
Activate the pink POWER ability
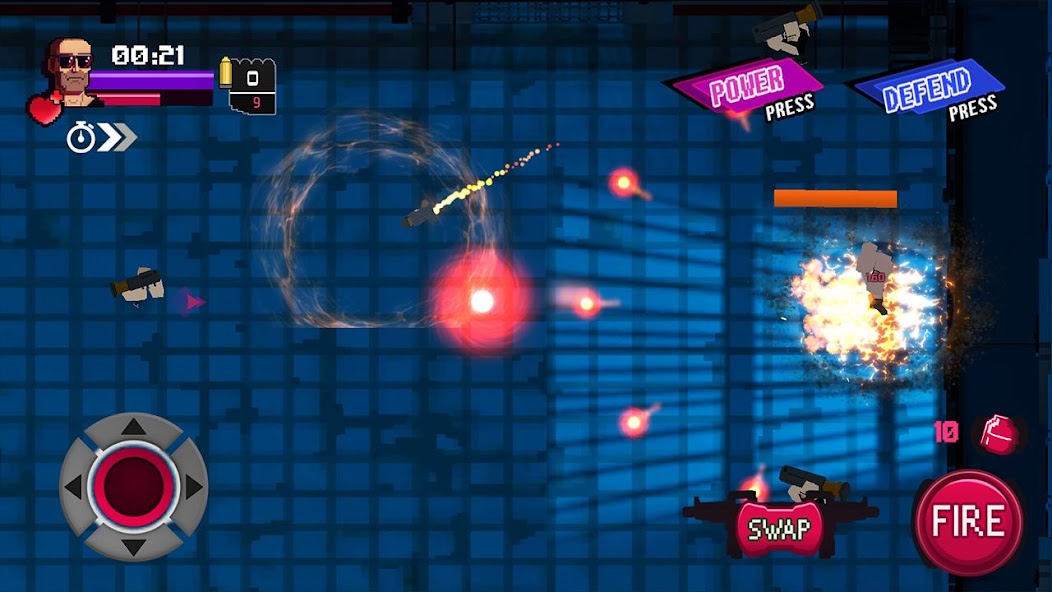748,90
